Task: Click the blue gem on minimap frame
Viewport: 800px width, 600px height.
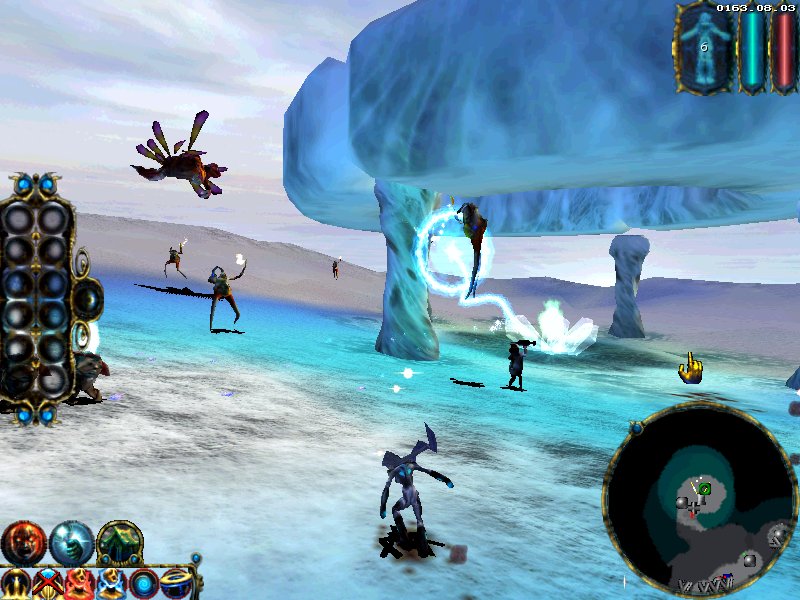Action: (634, 429)
